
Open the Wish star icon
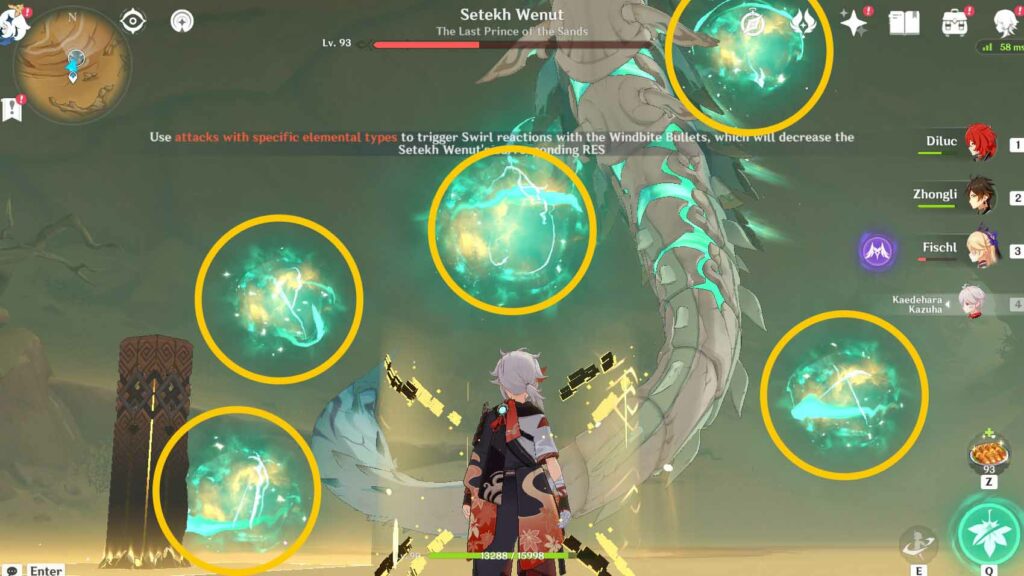854,22
